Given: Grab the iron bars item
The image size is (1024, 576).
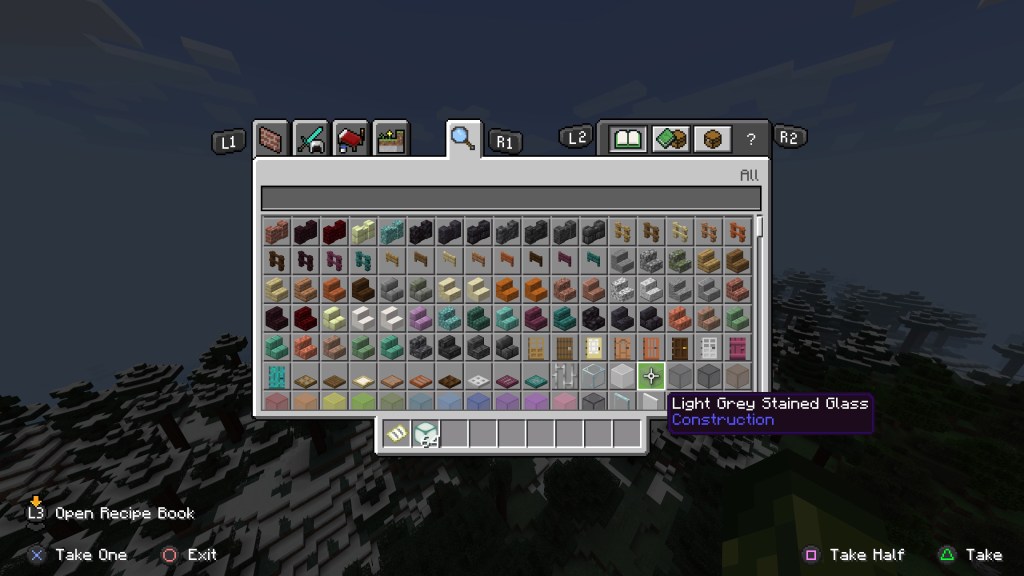Looking at the screenshot, I should [x=566, y=376].
